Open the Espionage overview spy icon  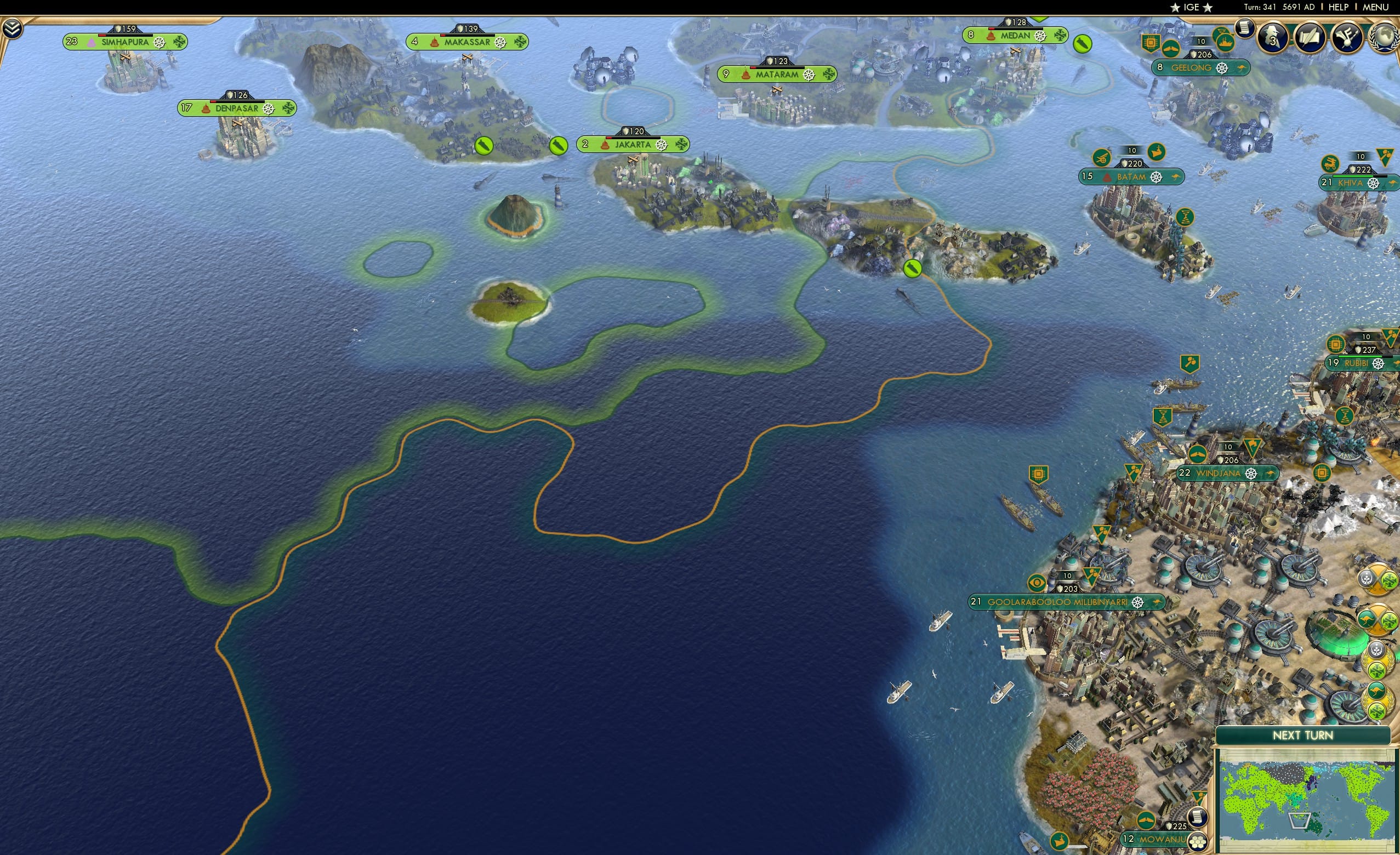1271,37
